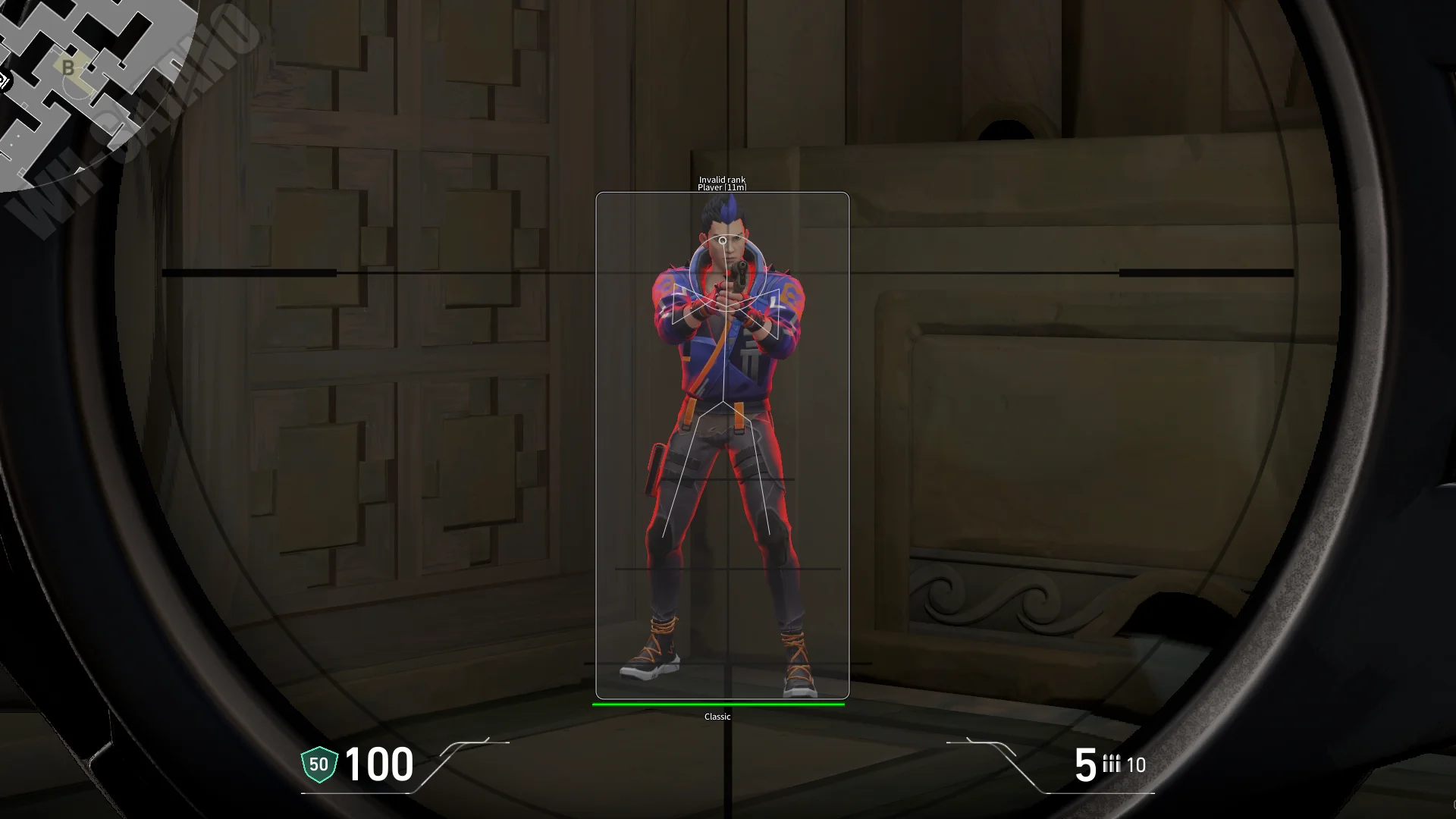Click the green enemy health bar
This screenshot has height=819, width=1456.
[717, 704]
